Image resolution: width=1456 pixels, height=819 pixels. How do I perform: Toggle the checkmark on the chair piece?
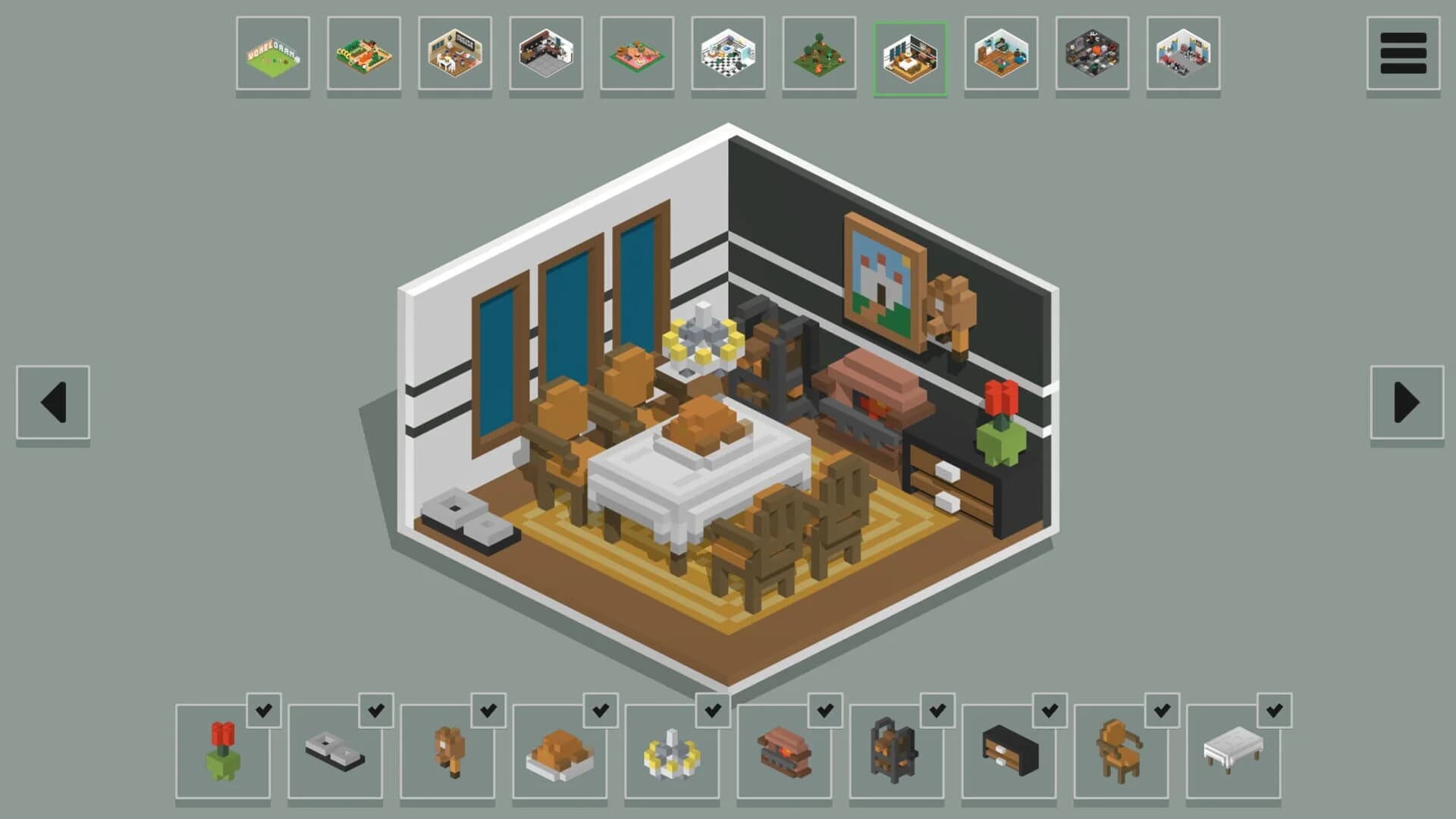(1163, 711)
